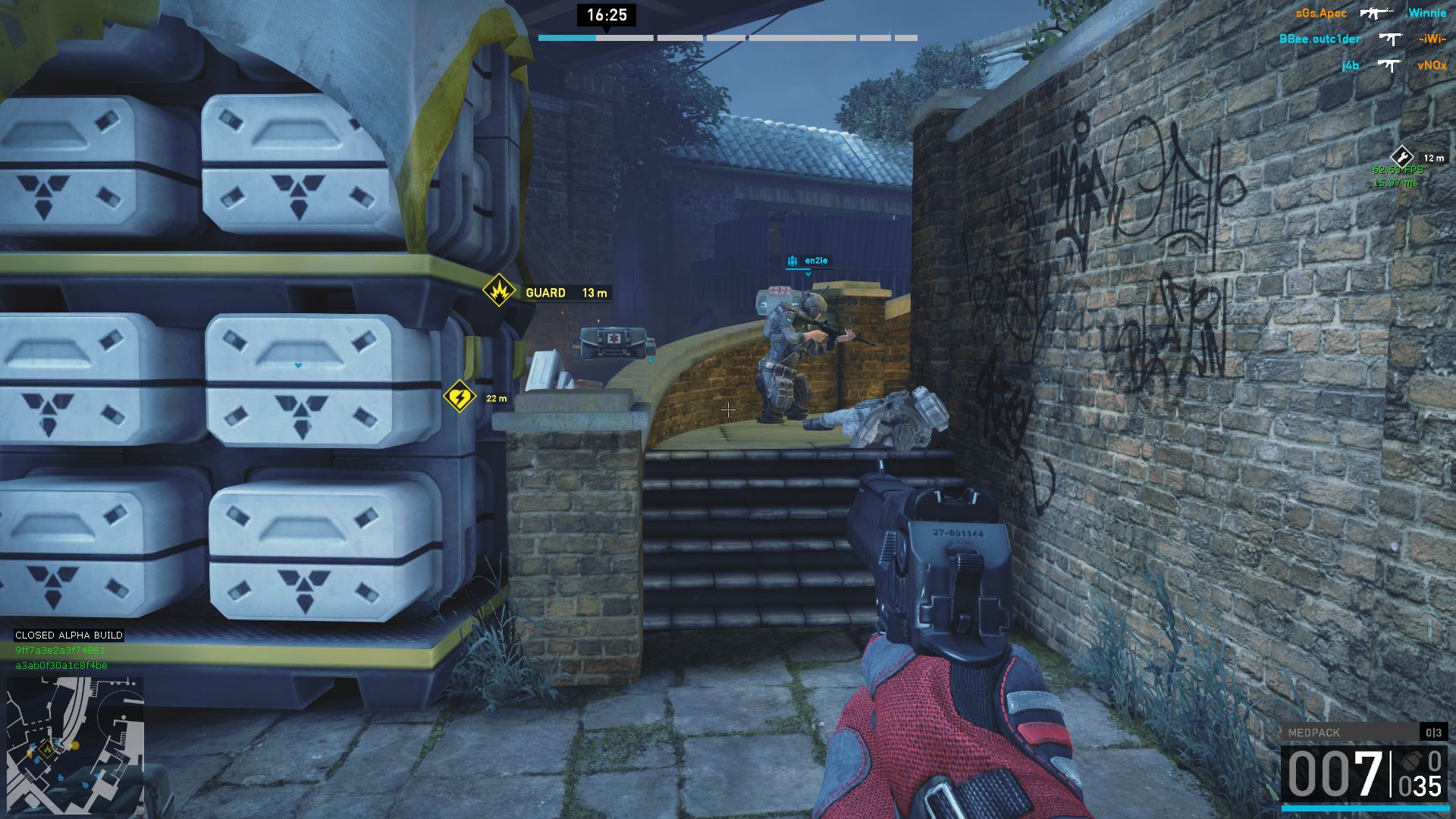Select the wrench repair marker
Image resolution: width=1456 pixels, height=819 pixels.
[x=1402, y=157]
